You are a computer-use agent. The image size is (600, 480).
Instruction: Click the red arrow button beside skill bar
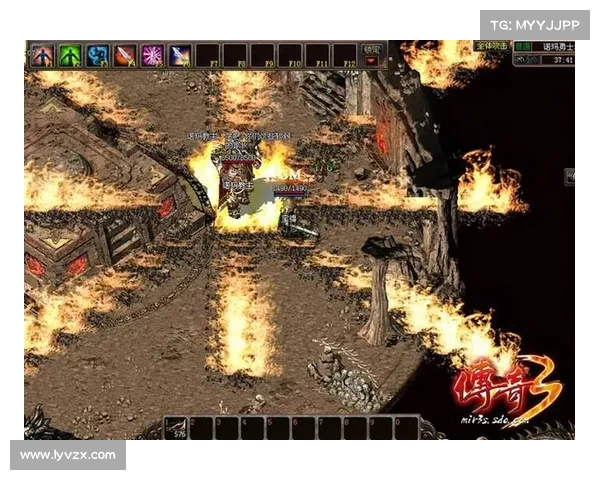coord(373,61)
